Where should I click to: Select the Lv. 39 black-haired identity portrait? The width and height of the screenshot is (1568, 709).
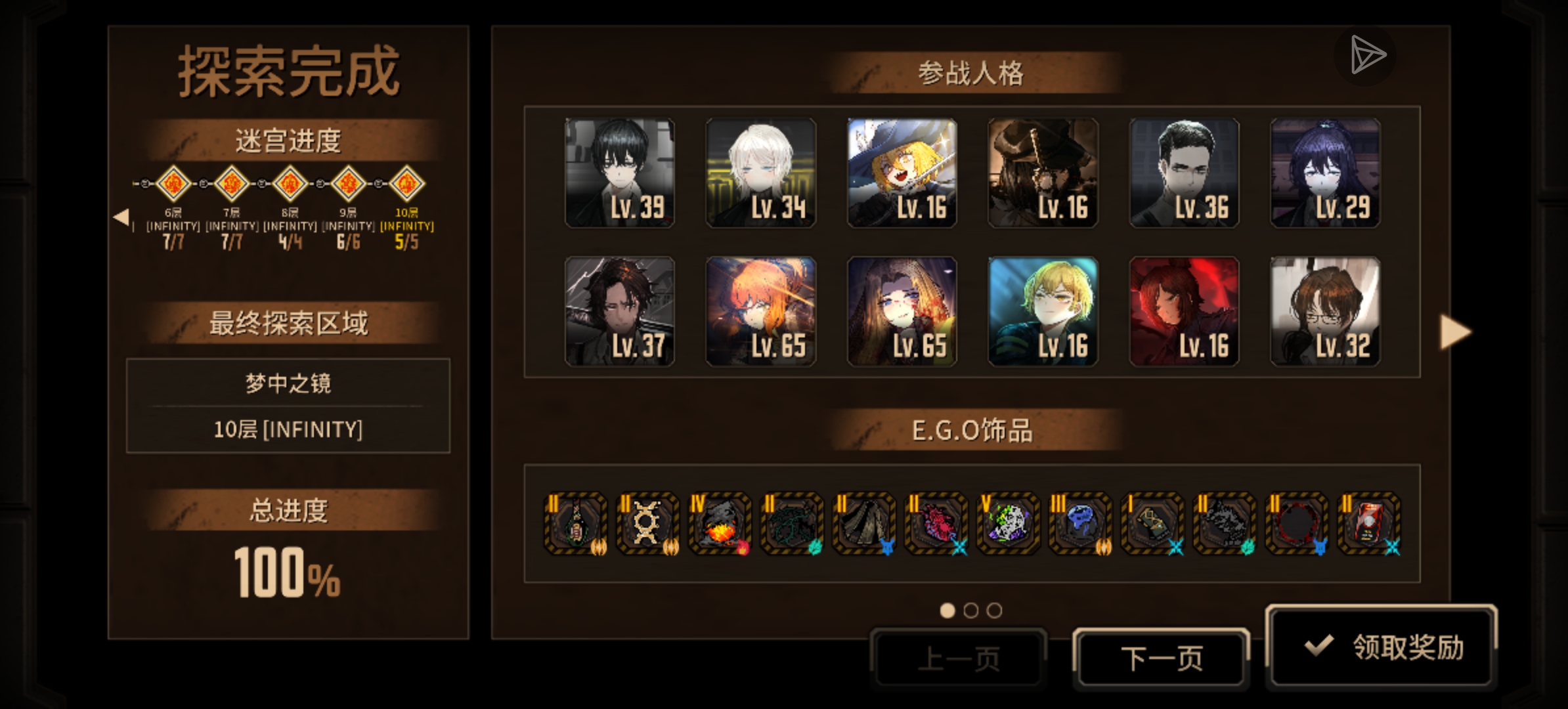[619, 173]
